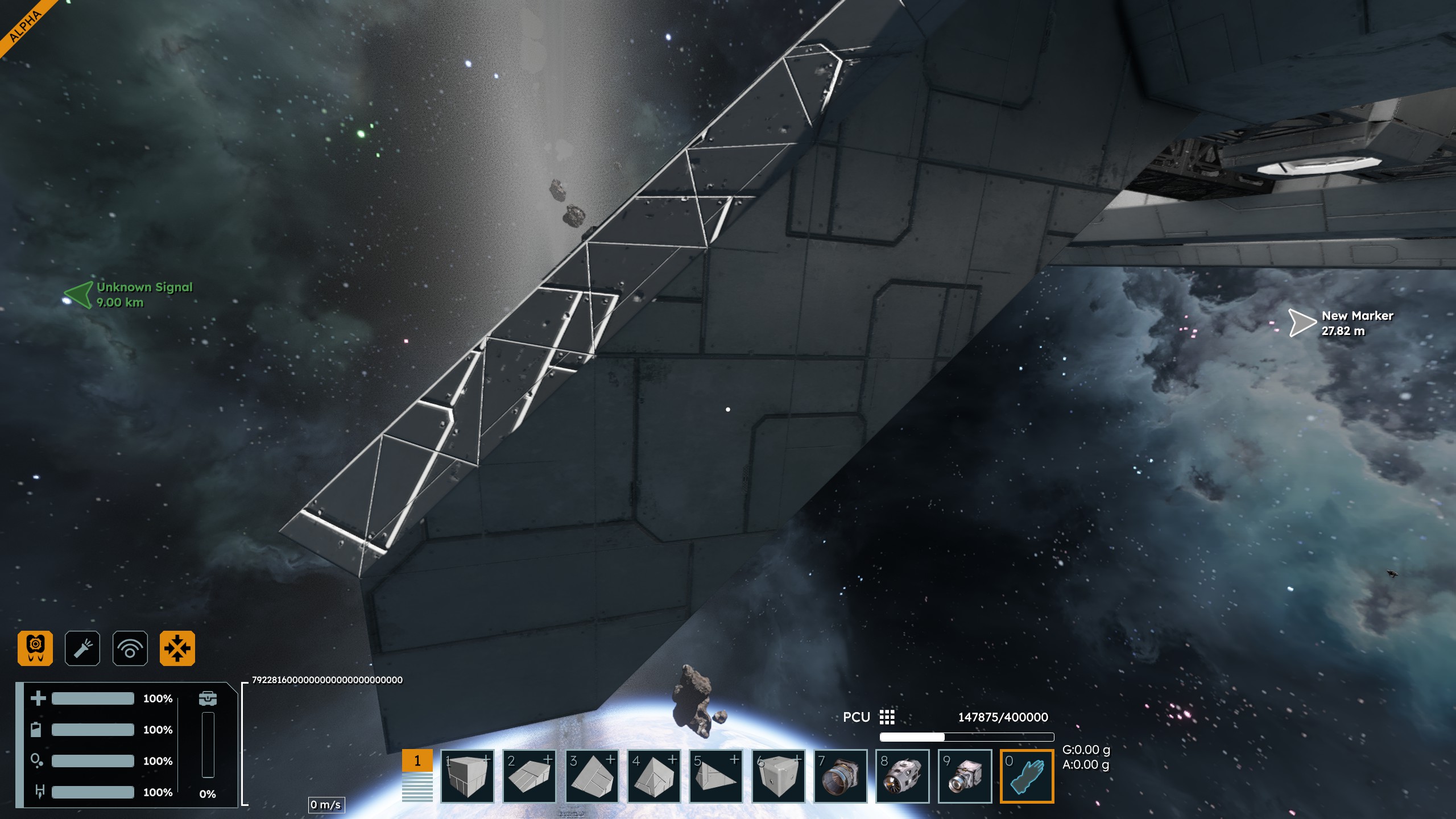Screen dimensions: 1456x819
Task: Select the full cube block in slot 1
Action: coord(467,776)
